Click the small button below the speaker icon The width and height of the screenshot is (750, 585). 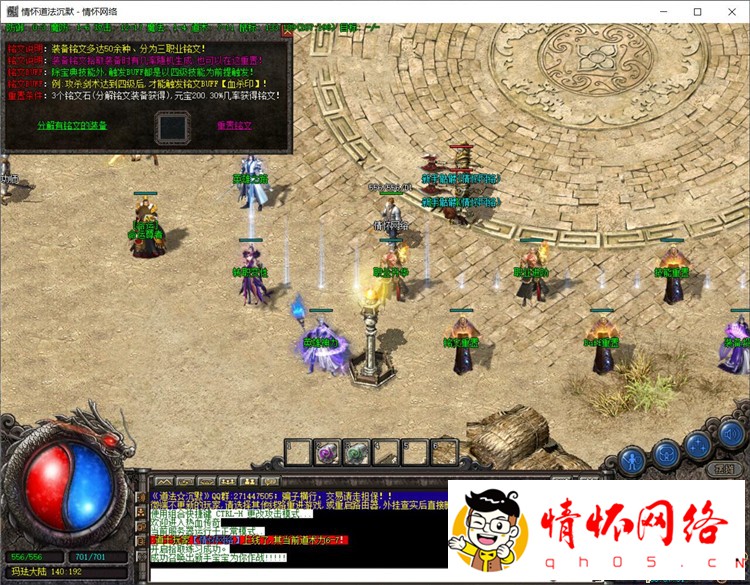tap(724, 467)
